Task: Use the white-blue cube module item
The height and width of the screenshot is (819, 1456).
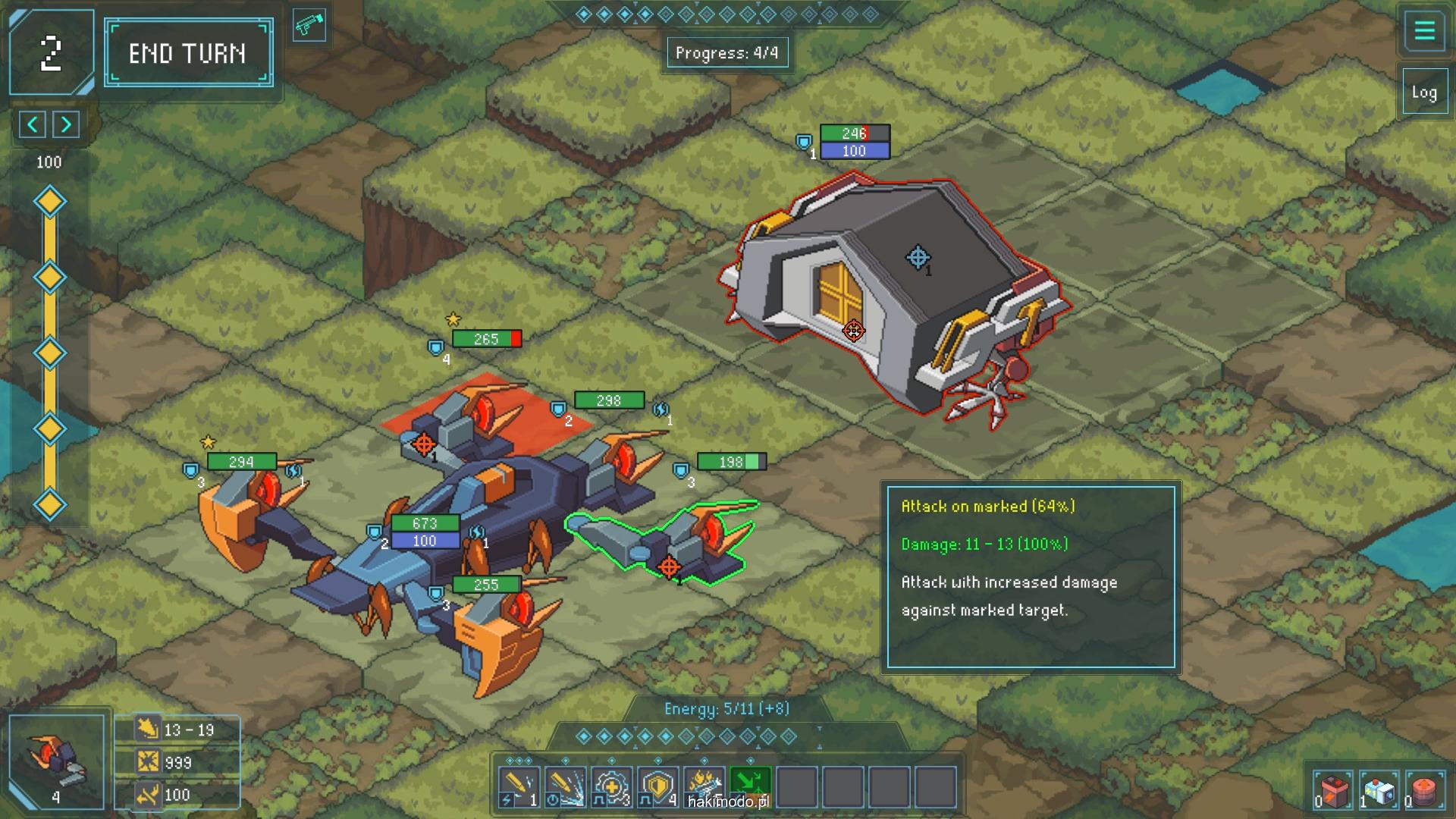Action: pos(1378,790)
